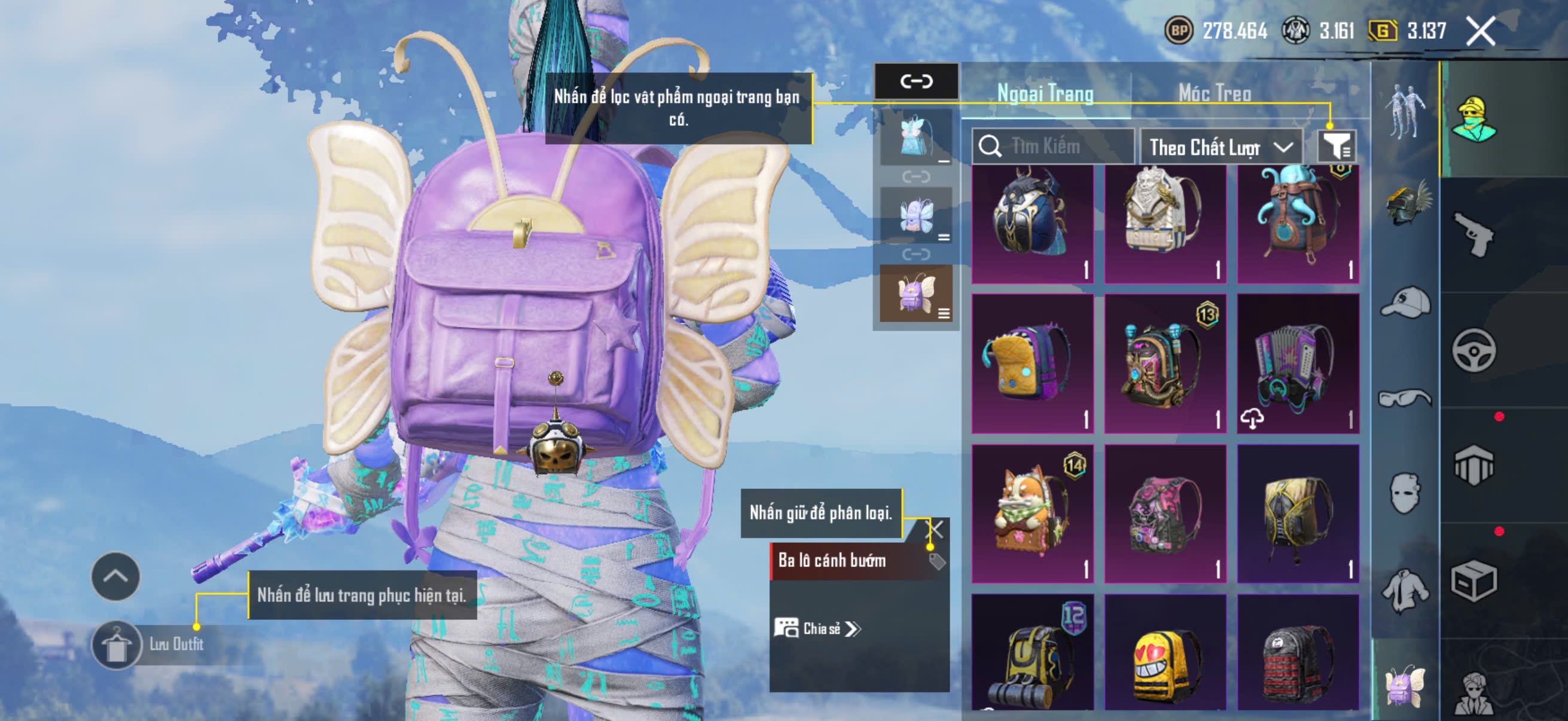Open the Theo Chất Lượng sort dropdown
Image resolution: width=1568 pixels, height=721 pixels.
tap(1220, 147)
